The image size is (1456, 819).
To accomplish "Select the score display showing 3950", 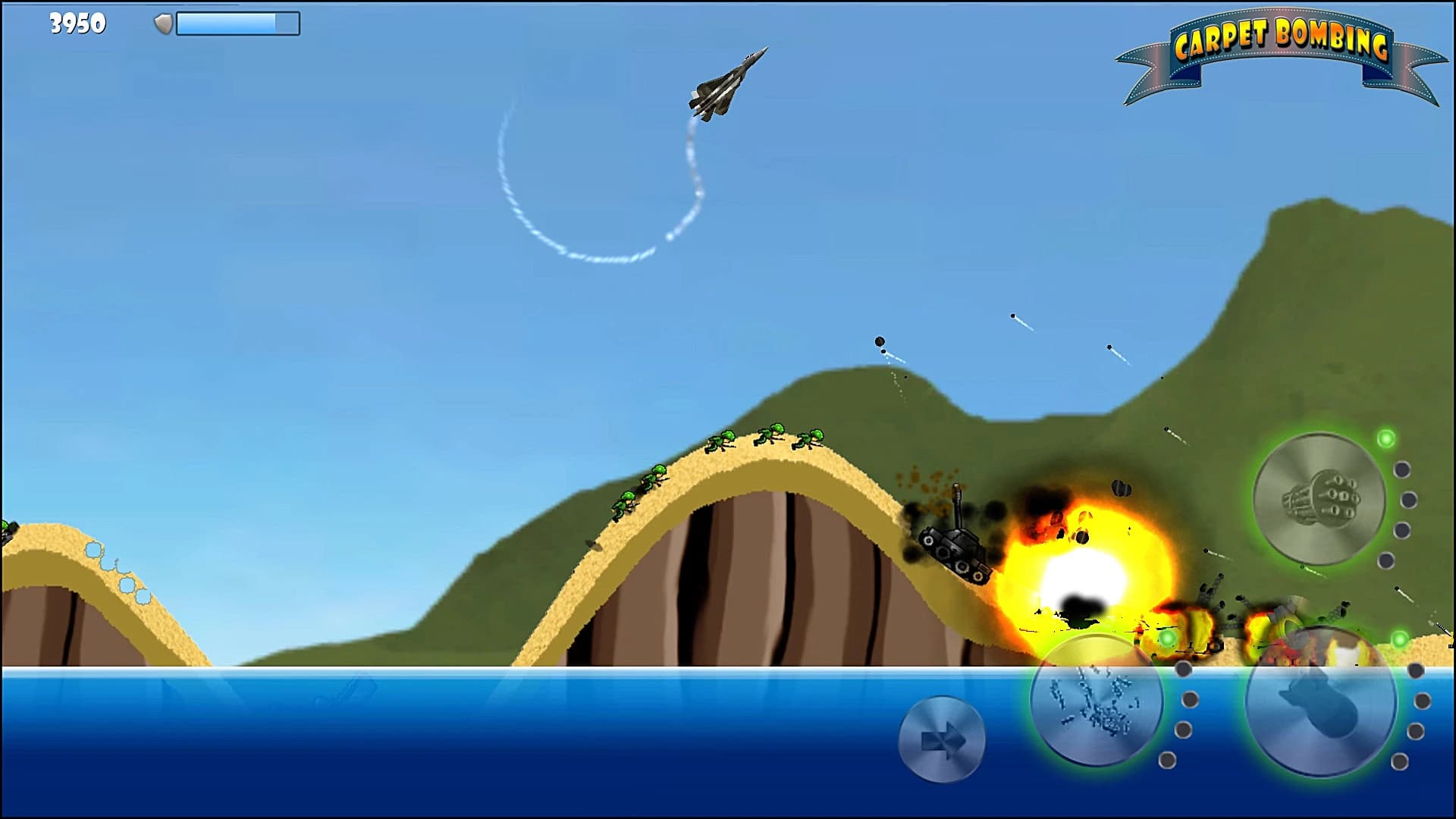I will click(x=76, y=23).
